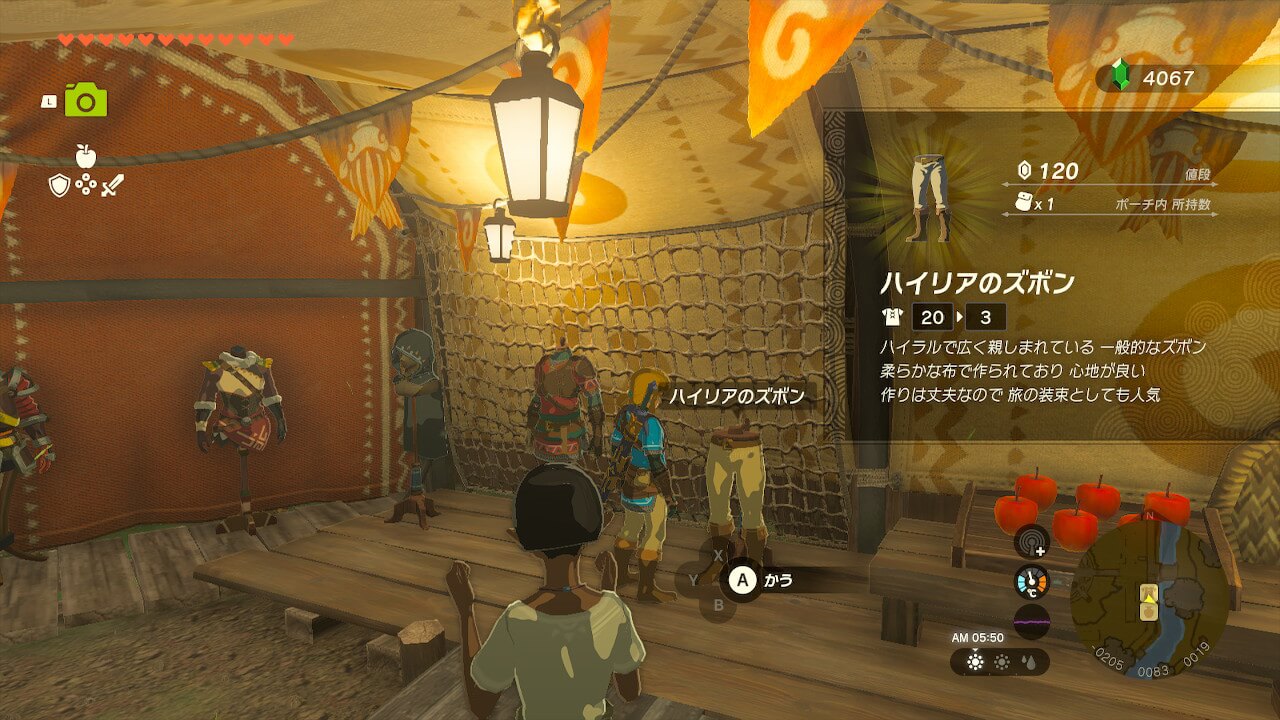Click the sensor icon with plus sign
The width and height of the screenshot is (1280, 720).
point(1031,542)
